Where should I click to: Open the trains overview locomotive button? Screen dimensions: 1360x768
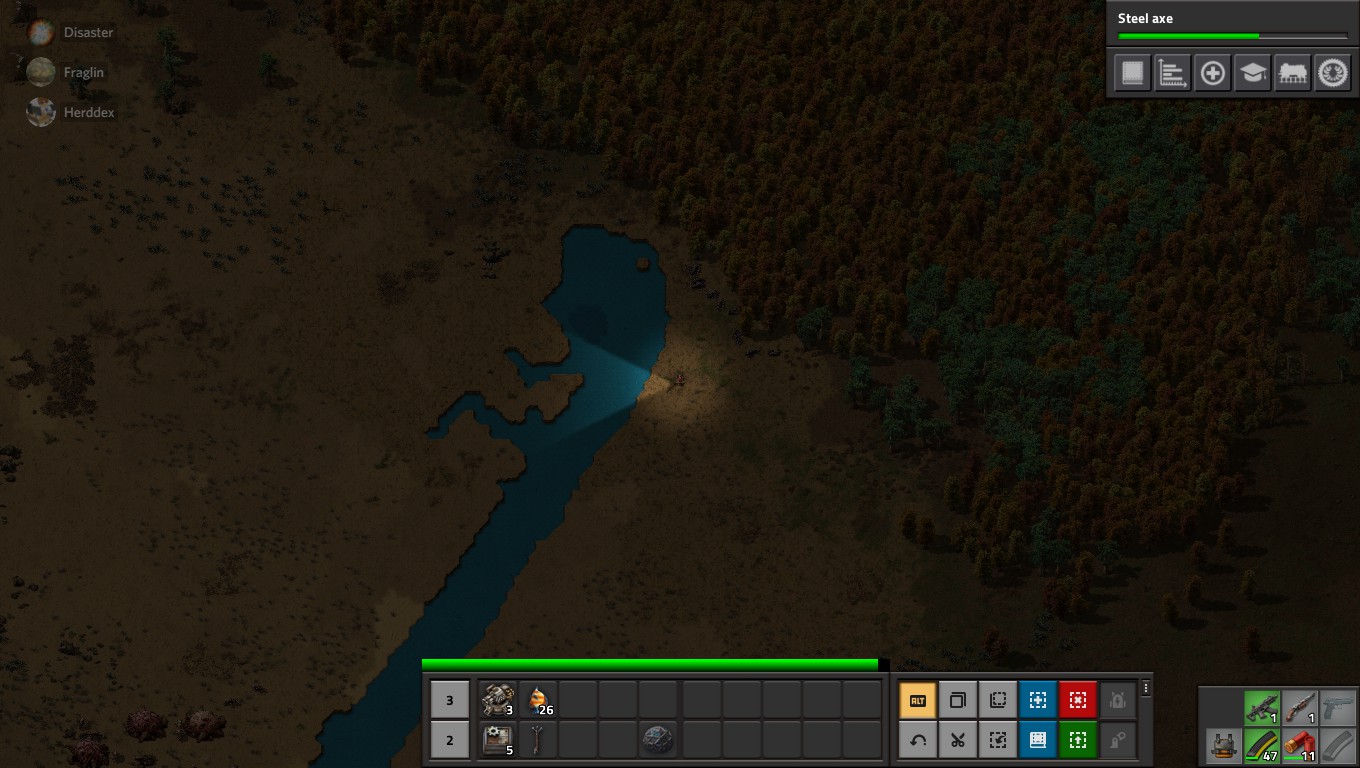click(1292, 73)
